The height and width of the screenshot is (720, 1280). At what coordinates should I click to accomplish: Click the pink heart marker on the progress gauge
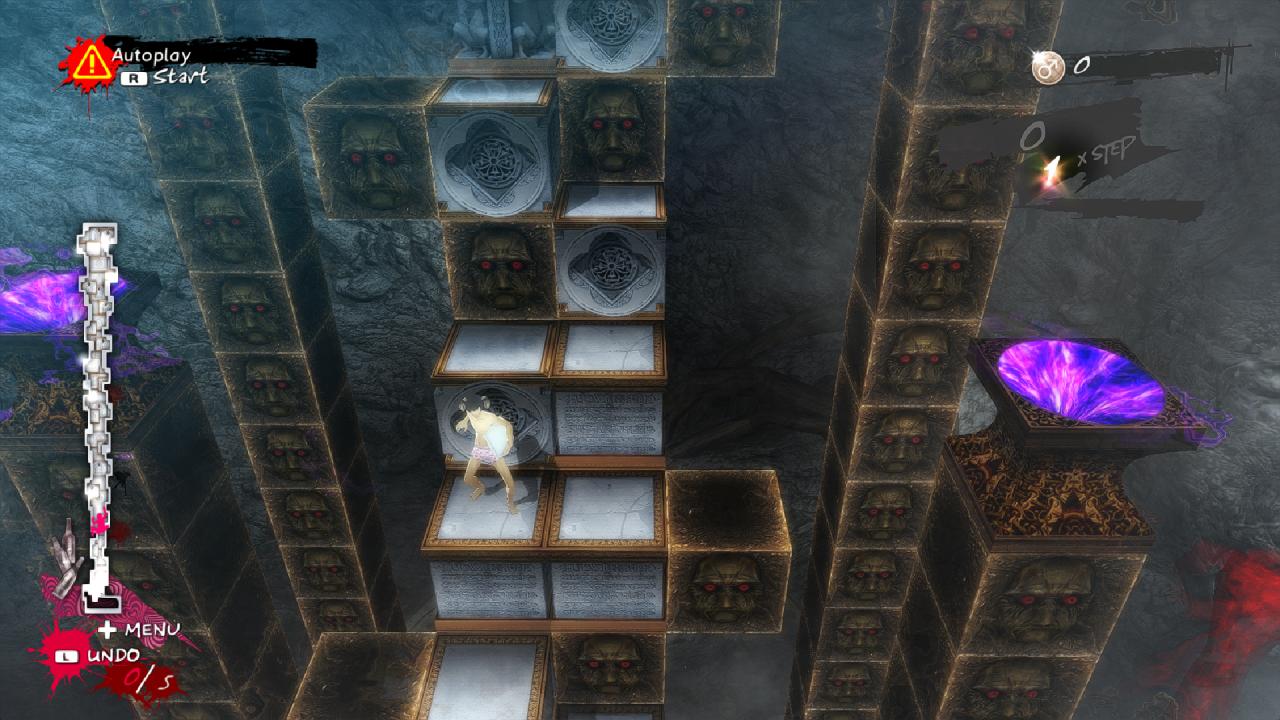coord(99,521)
